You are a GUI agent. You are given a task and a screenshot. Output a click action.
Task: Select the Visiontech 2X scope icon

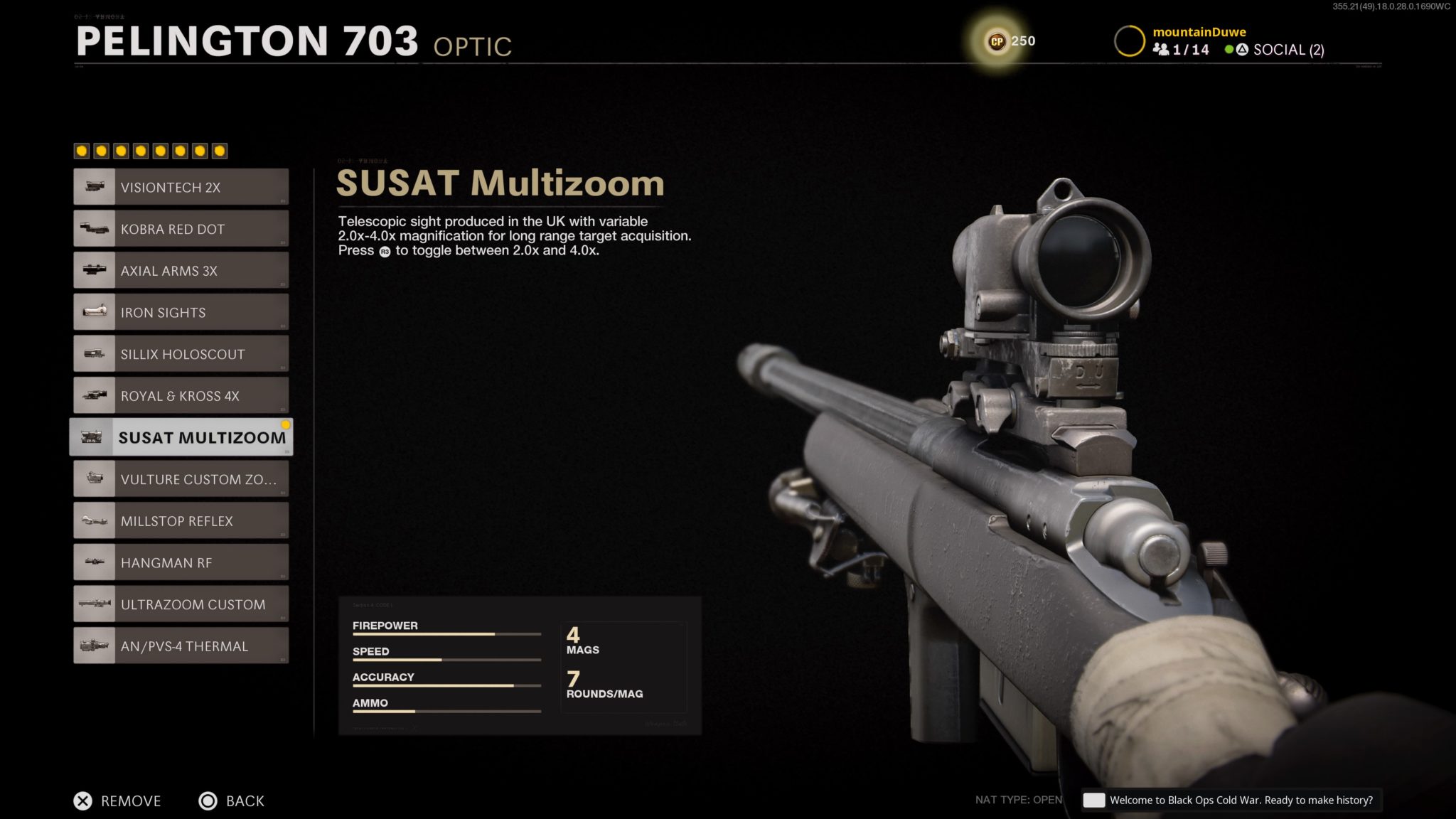coord(95,187)
